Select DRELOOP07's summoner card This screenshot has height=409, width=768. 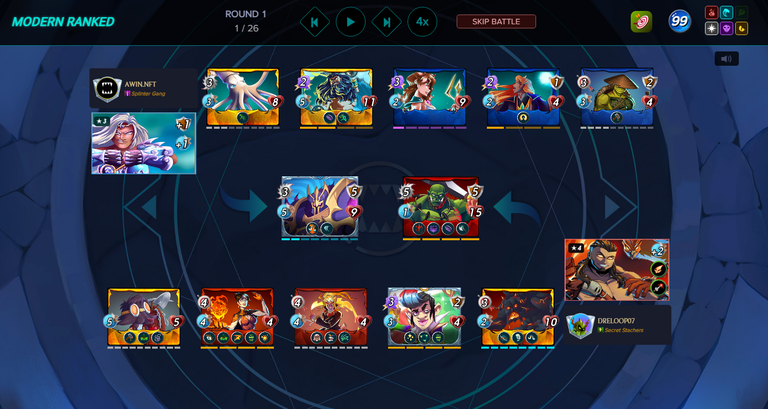(616, 268)
